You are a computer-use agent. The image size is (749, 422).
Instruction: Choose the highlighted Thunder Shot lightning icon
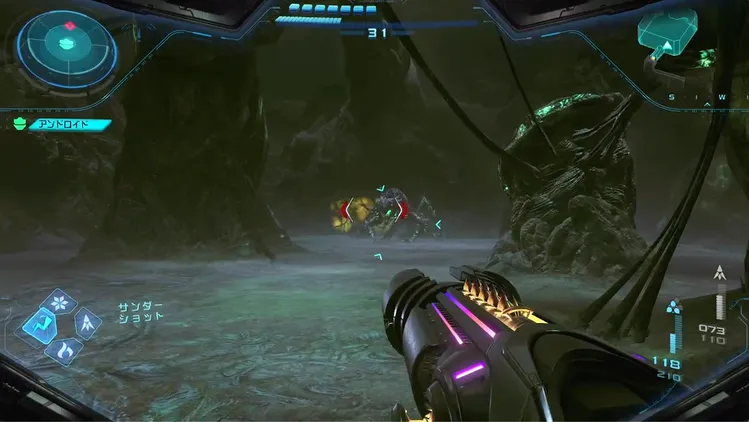pyautogui.click(x=39, y=322)
